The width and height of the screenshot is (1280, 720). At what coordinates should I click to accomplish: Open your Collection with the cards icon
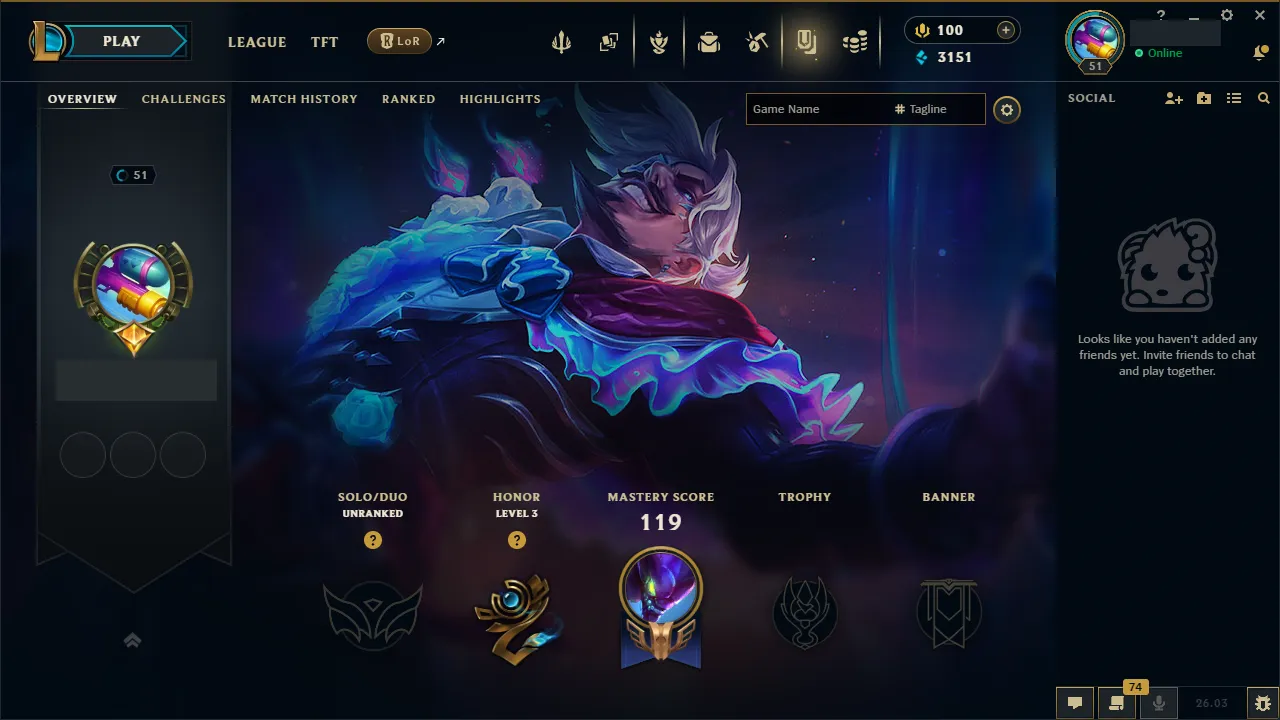pyautogui.click(x=609, y=40)
